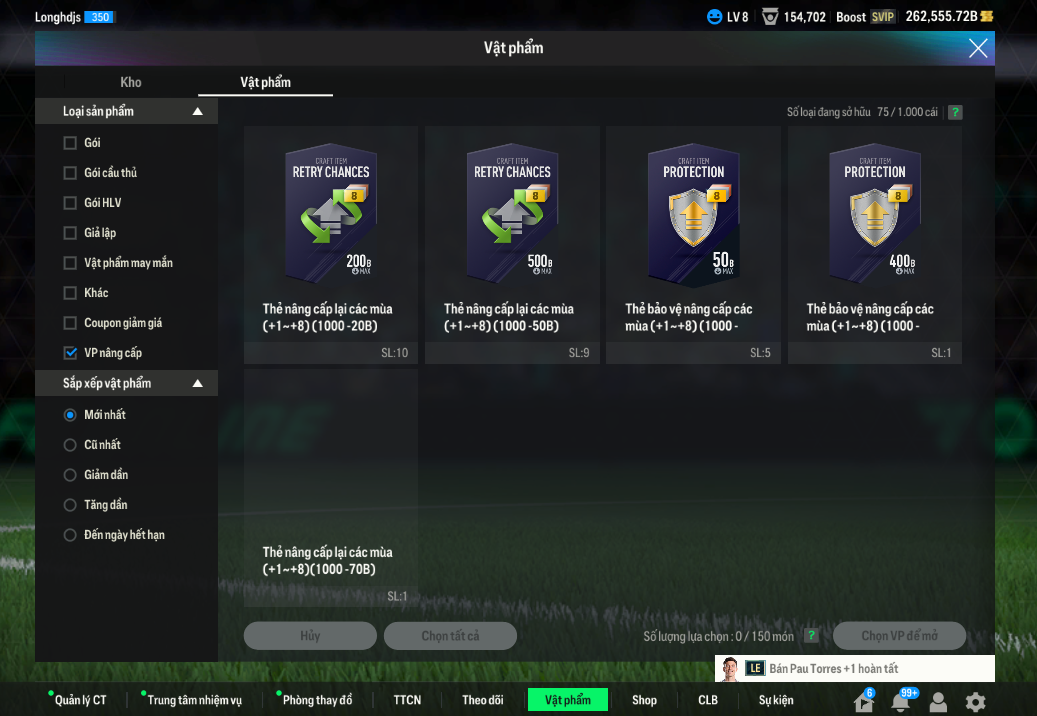Collapse the Loại sản phẩm section

pos(198,111)
